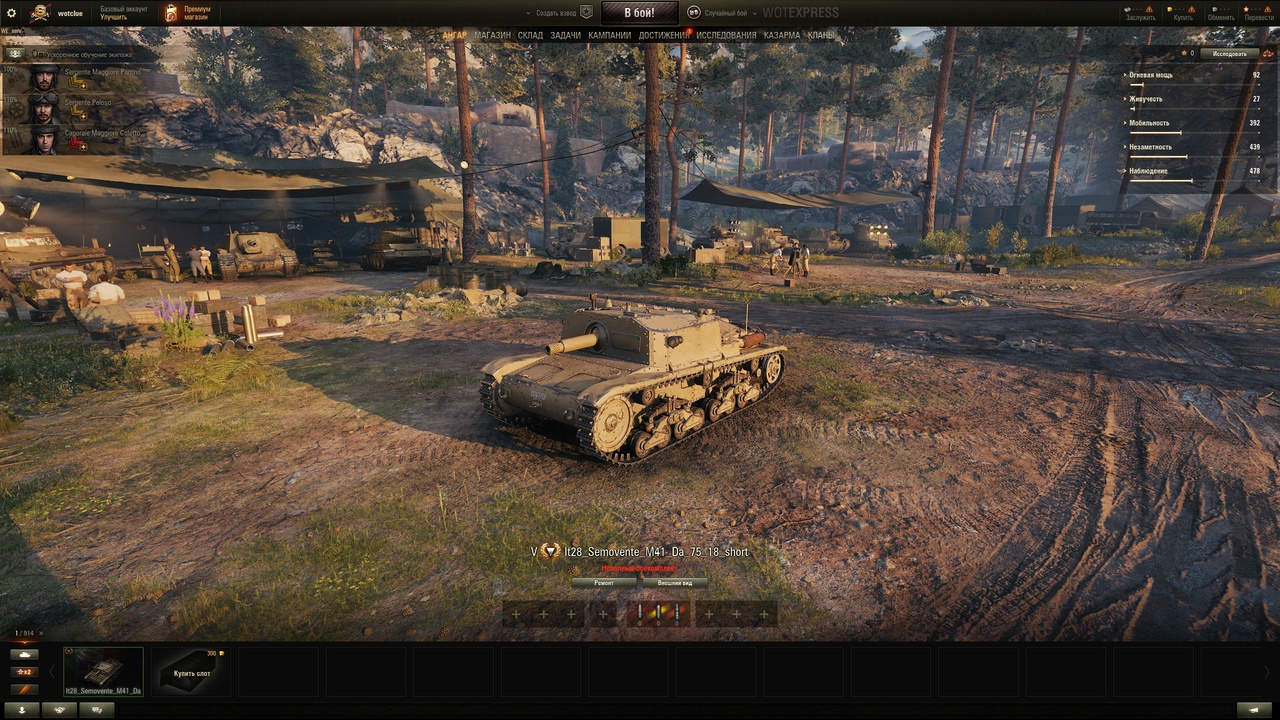Open the Случайный бой battle mode selector

(x=726, y=13)
